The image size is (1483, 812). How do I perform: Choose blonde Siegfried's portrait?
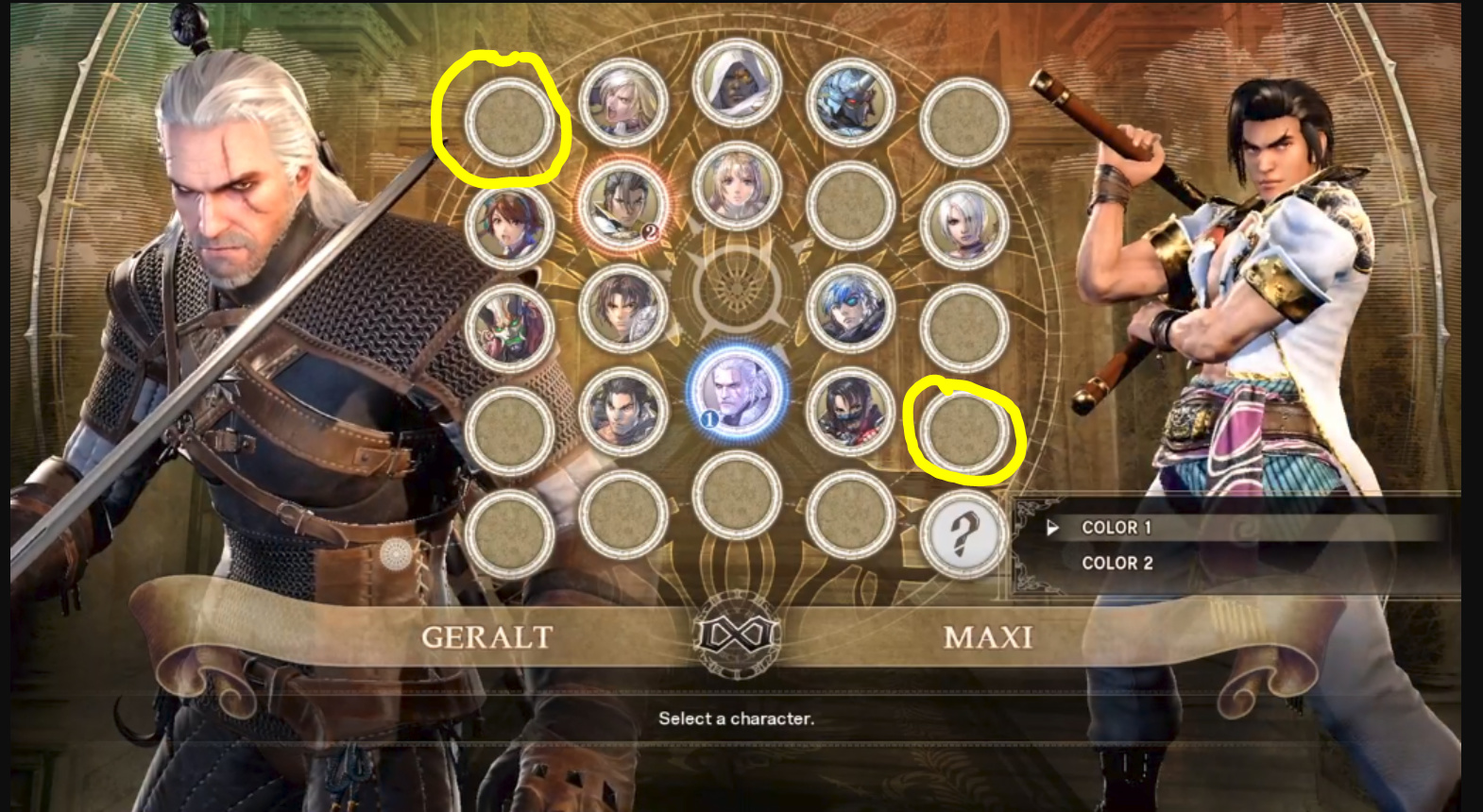[622, 102]
